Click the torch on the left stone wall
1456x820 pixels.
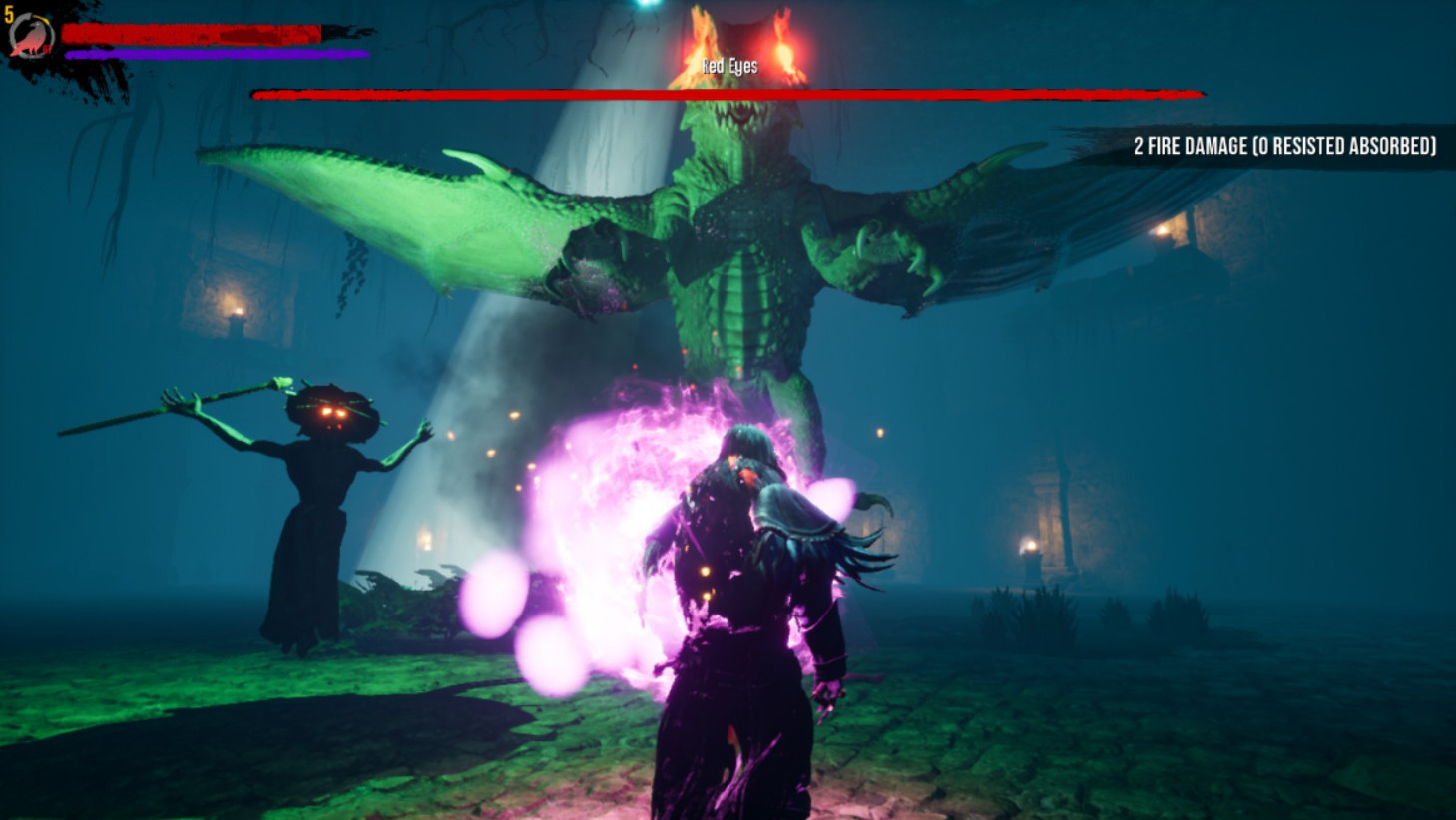(240, 311)
